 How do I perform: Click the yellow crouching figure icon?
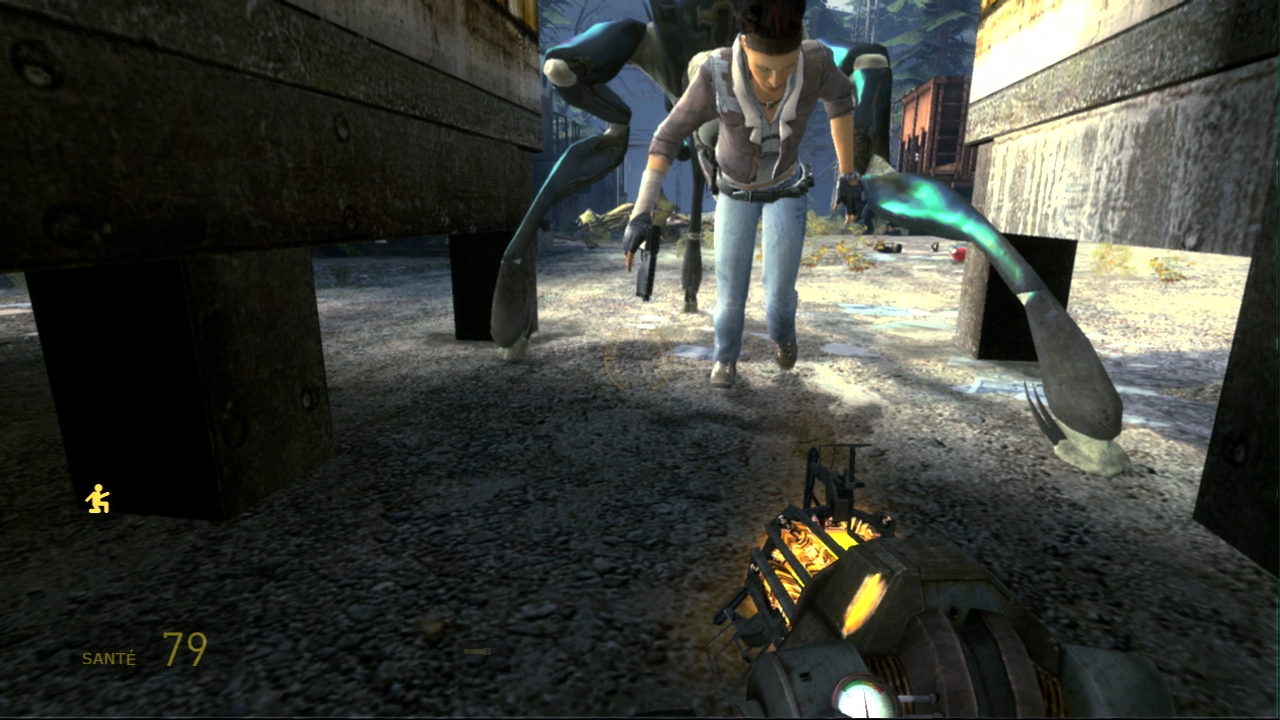97,499
